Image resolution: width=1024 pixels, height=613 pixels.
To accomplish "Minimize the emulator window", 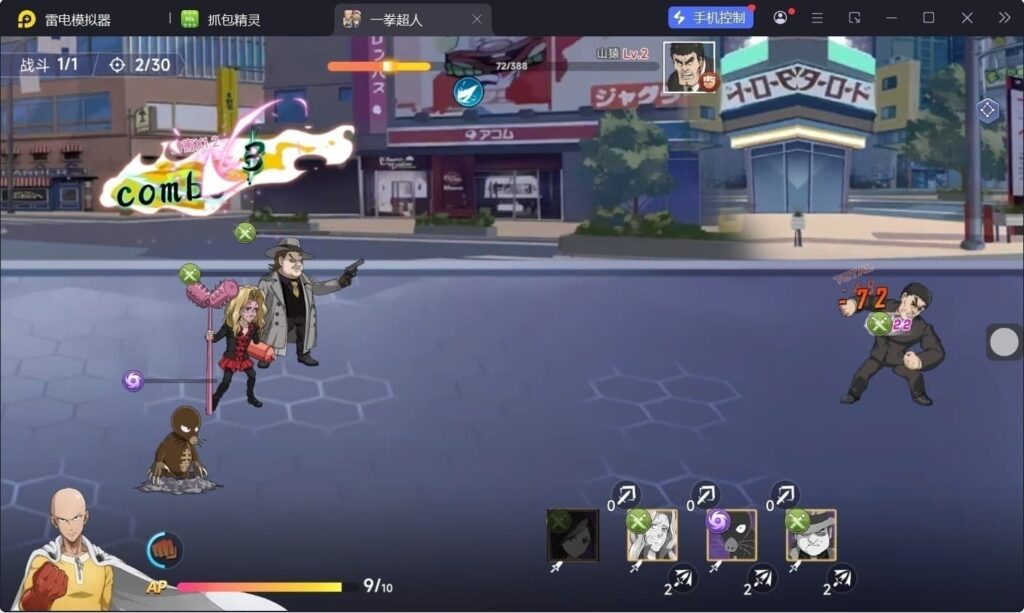I will (x=891, y=18).
